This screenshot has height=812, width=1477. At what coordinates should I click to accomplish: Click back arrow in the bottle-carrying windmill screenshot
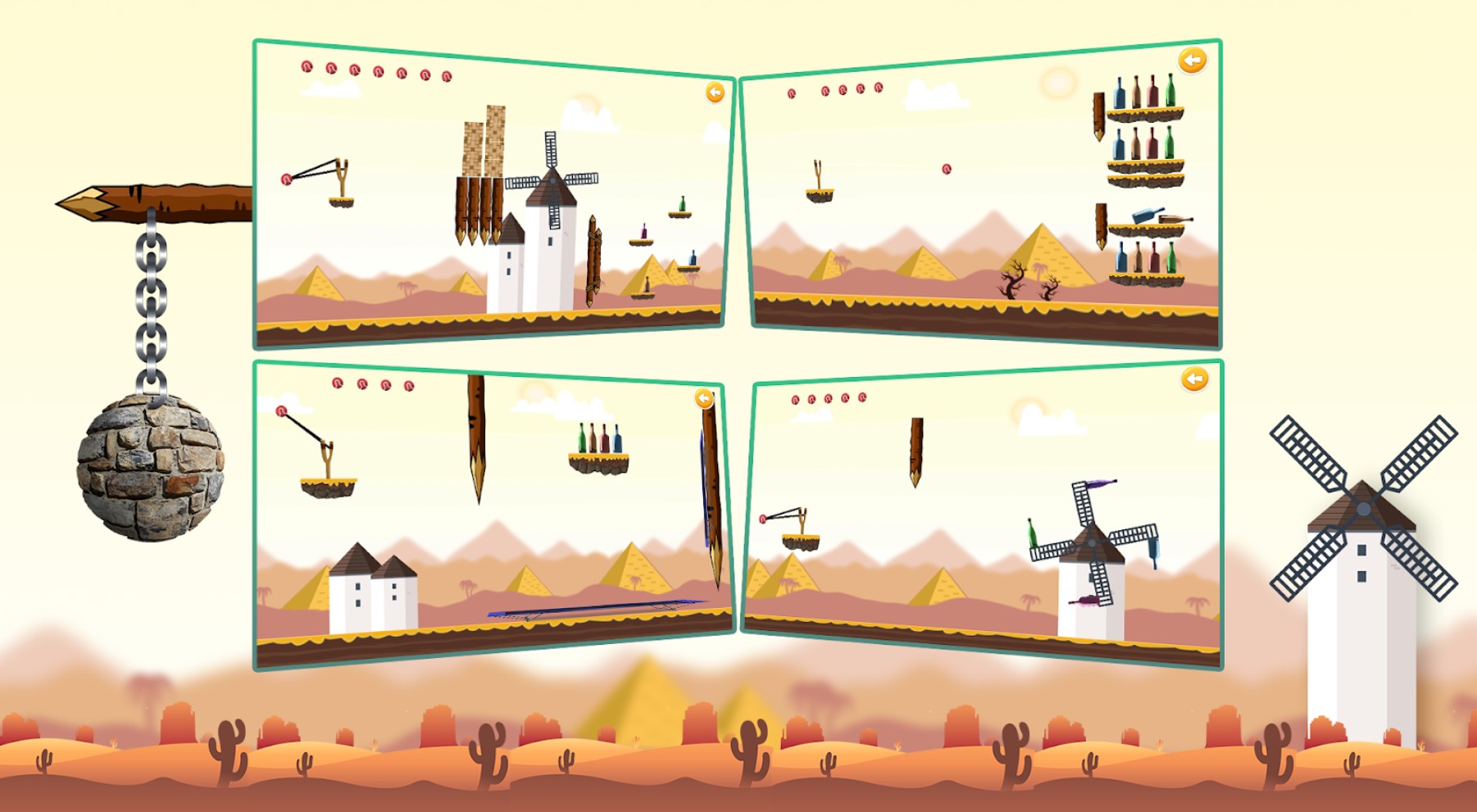click(x=1194, y=379)
